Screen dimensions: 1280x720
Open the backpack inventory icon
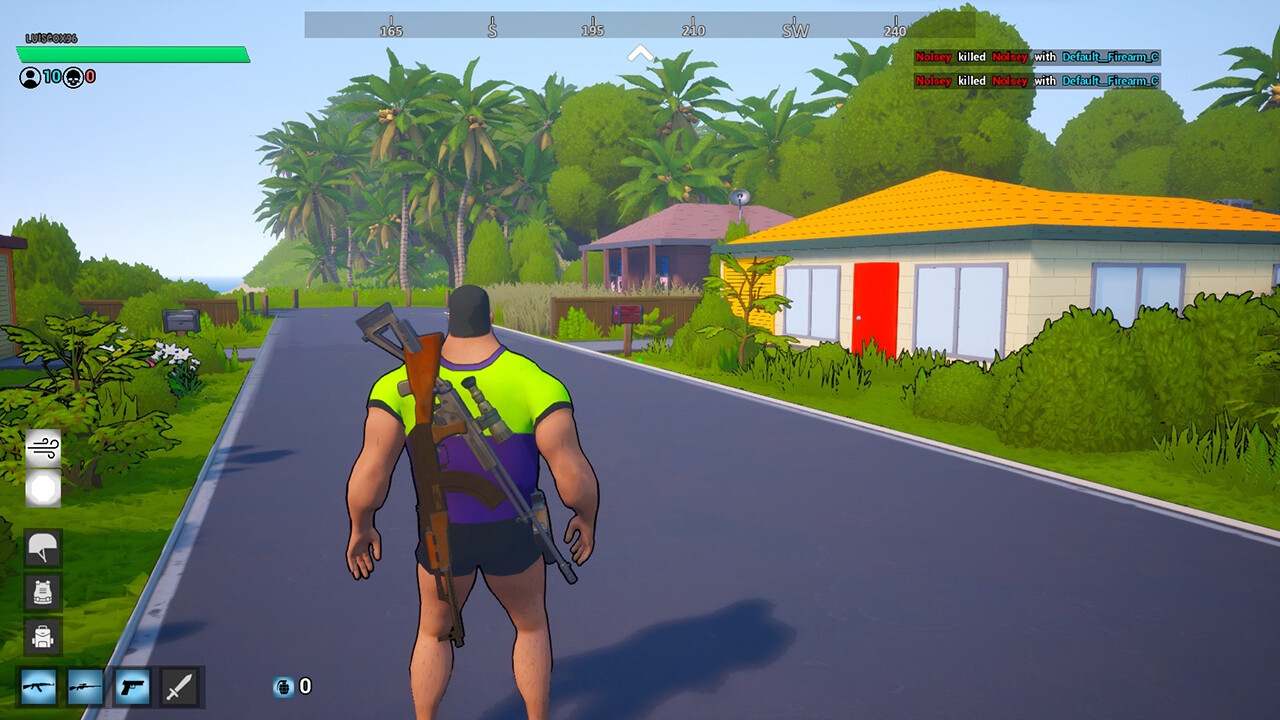(42, 634)
